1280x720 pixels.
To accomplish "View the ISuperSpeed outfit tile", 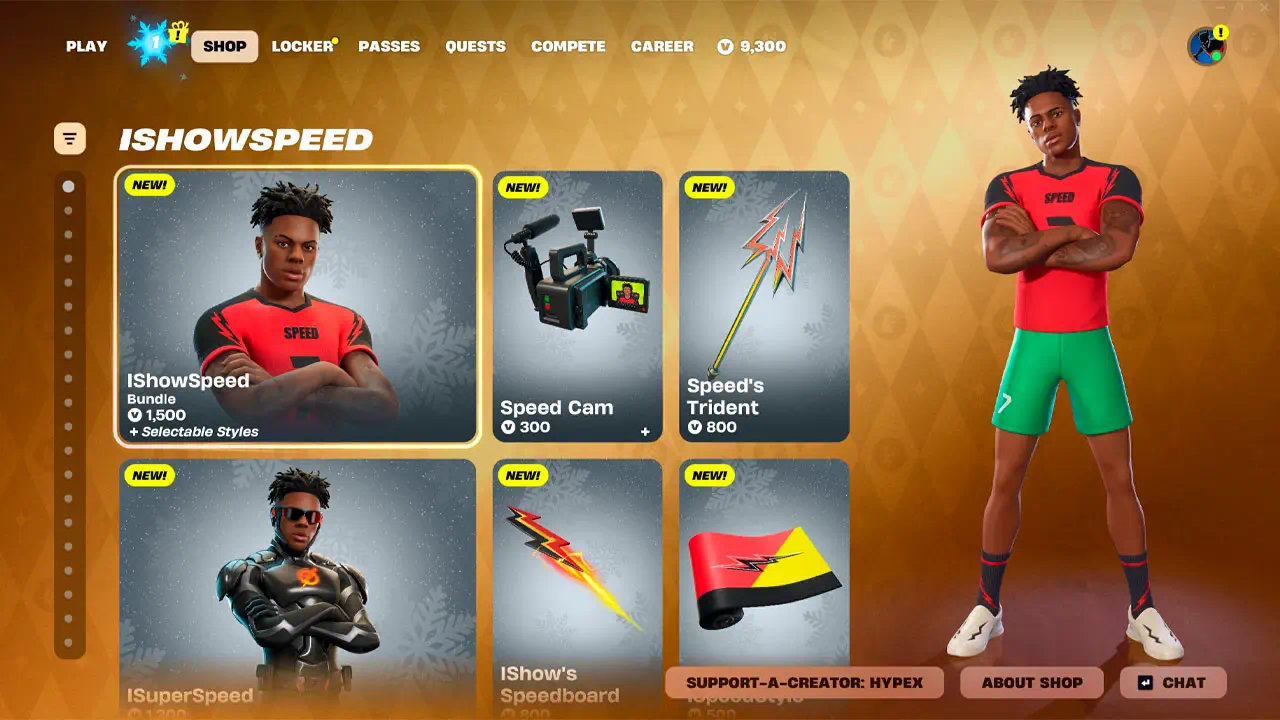I will pyautogui.click(x=298, y=585).
